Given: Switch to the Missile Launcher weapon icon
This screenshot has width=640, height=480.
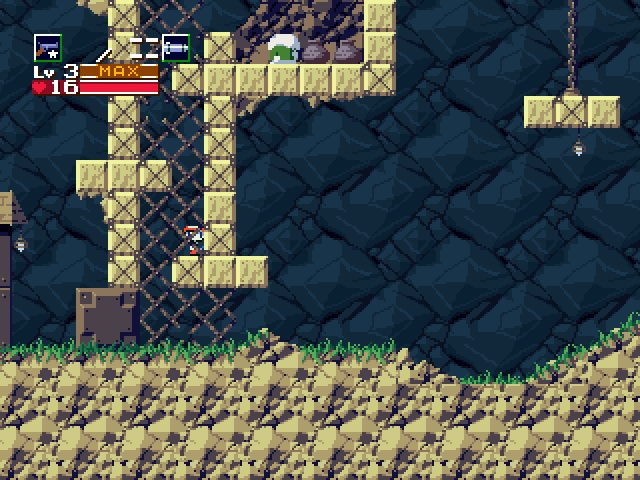Looking at the screenshot, I should [x=176, y=46].
